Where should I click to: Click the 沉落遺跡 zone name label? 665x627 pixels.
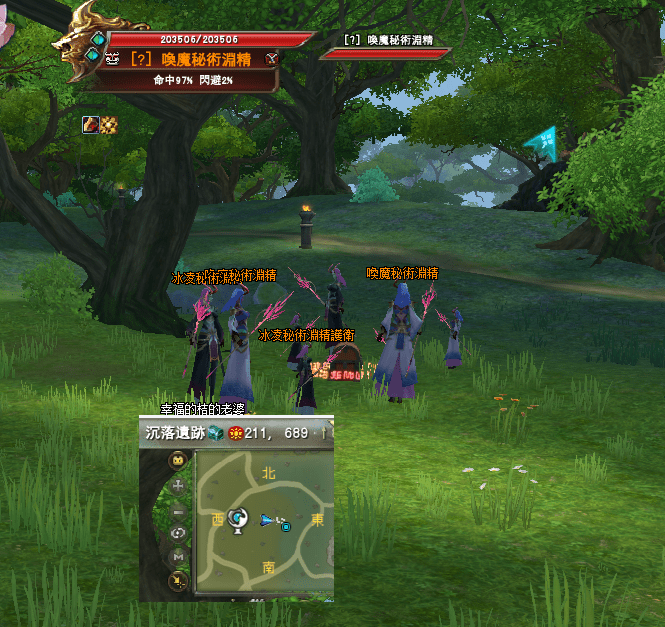pyautogui.click(x=173, y=433)
